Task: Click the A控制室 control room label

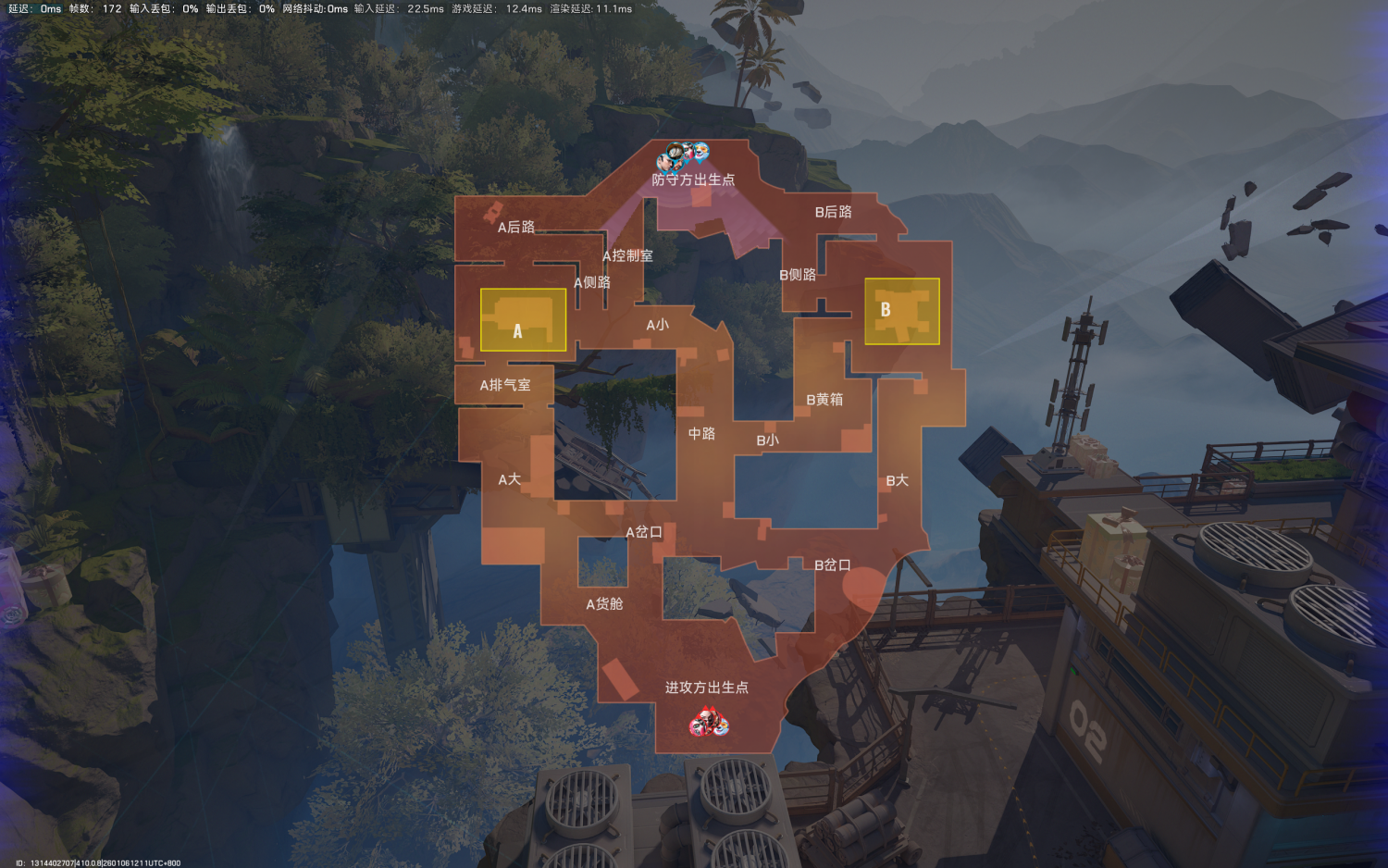Action: (626, 256)
